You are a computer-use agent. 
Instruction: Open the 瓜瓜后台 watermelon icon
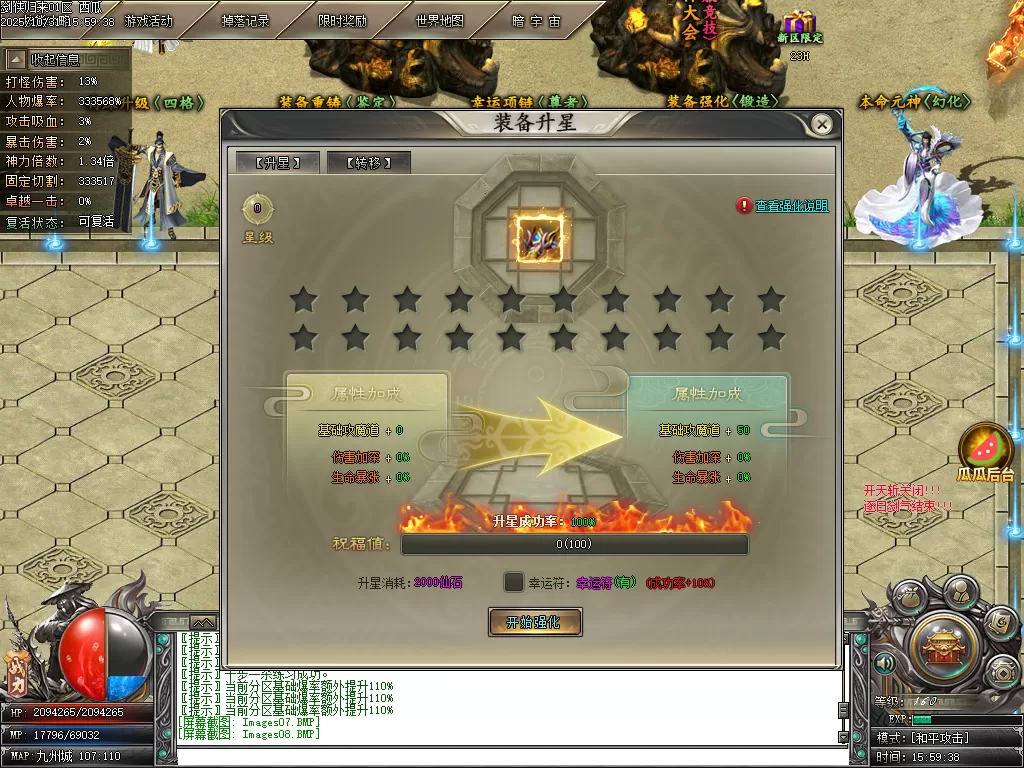point(986,450)
